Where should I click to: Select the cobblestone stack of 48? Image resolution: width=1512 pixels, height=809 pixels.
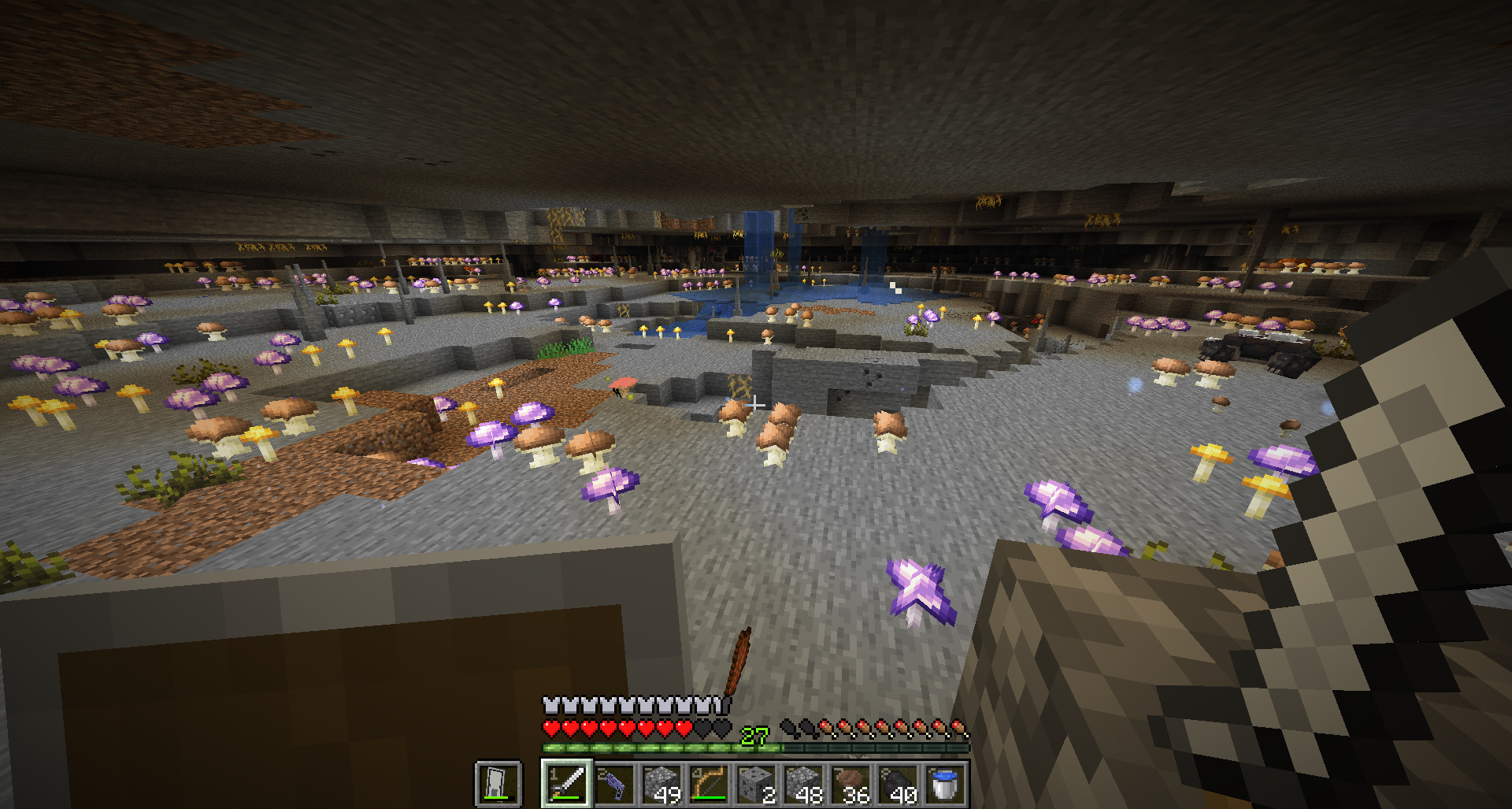tap(806, 782)
